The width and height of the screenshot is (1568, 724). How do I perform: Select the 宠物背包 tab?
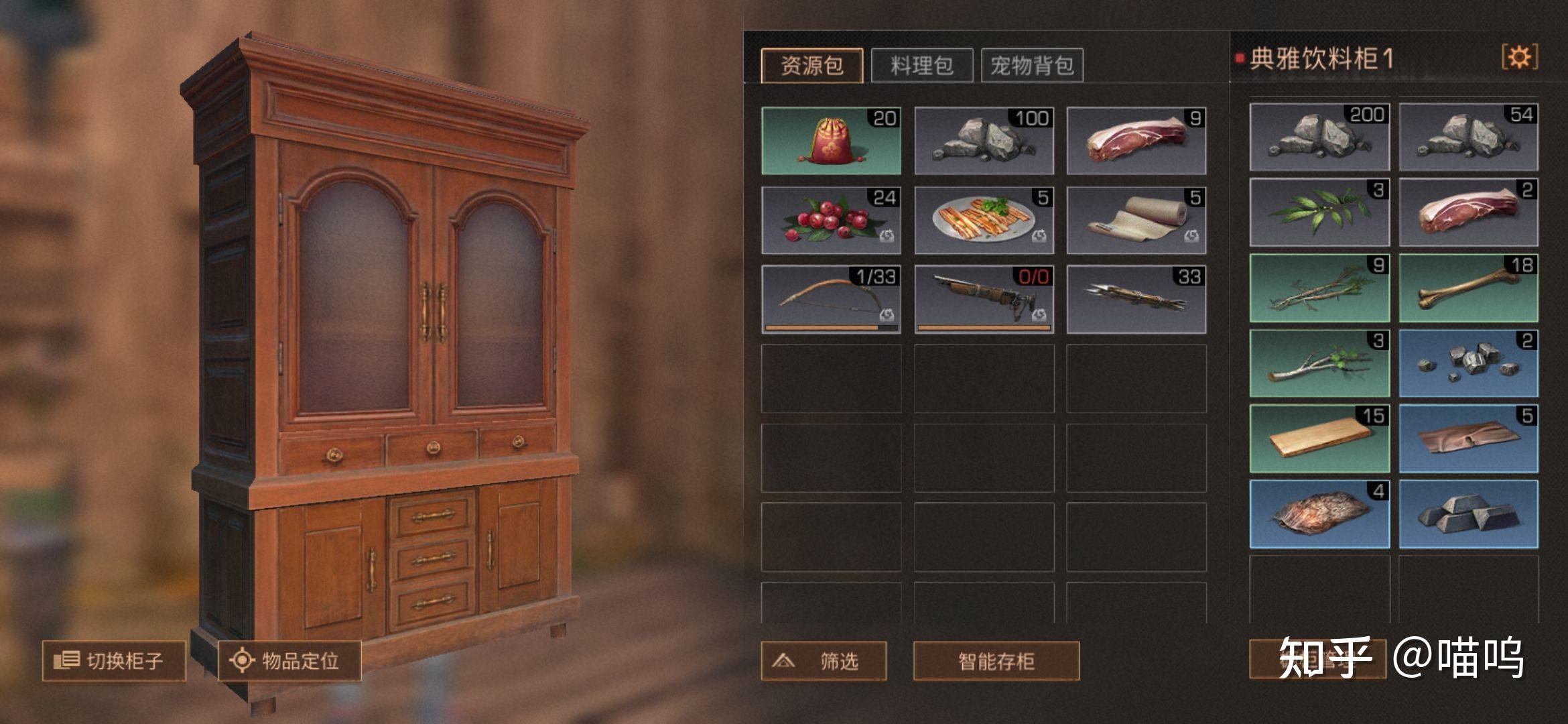pyautogui.click(x=1032, y=66)
